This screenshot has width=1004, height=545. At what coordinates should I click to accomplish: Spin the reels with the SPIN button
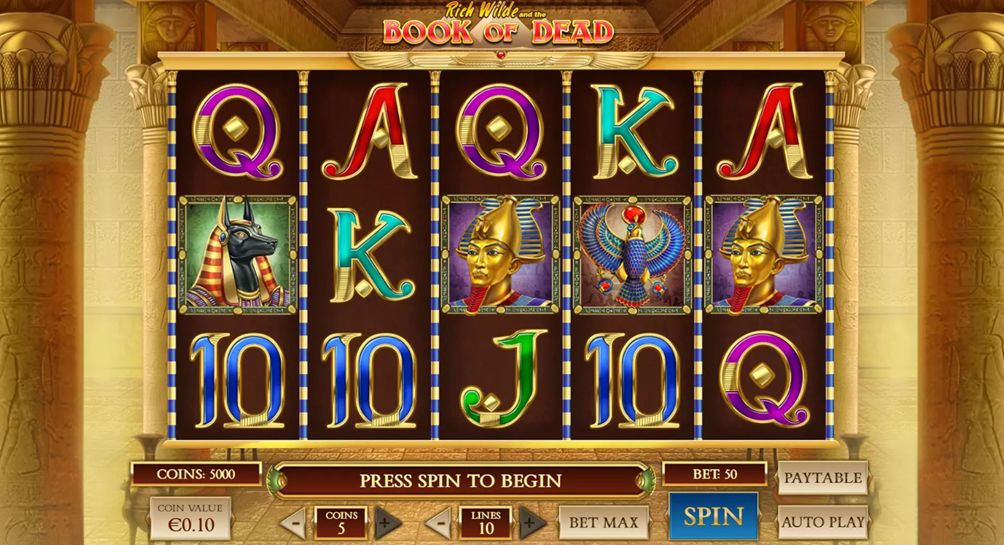[713, 517]
